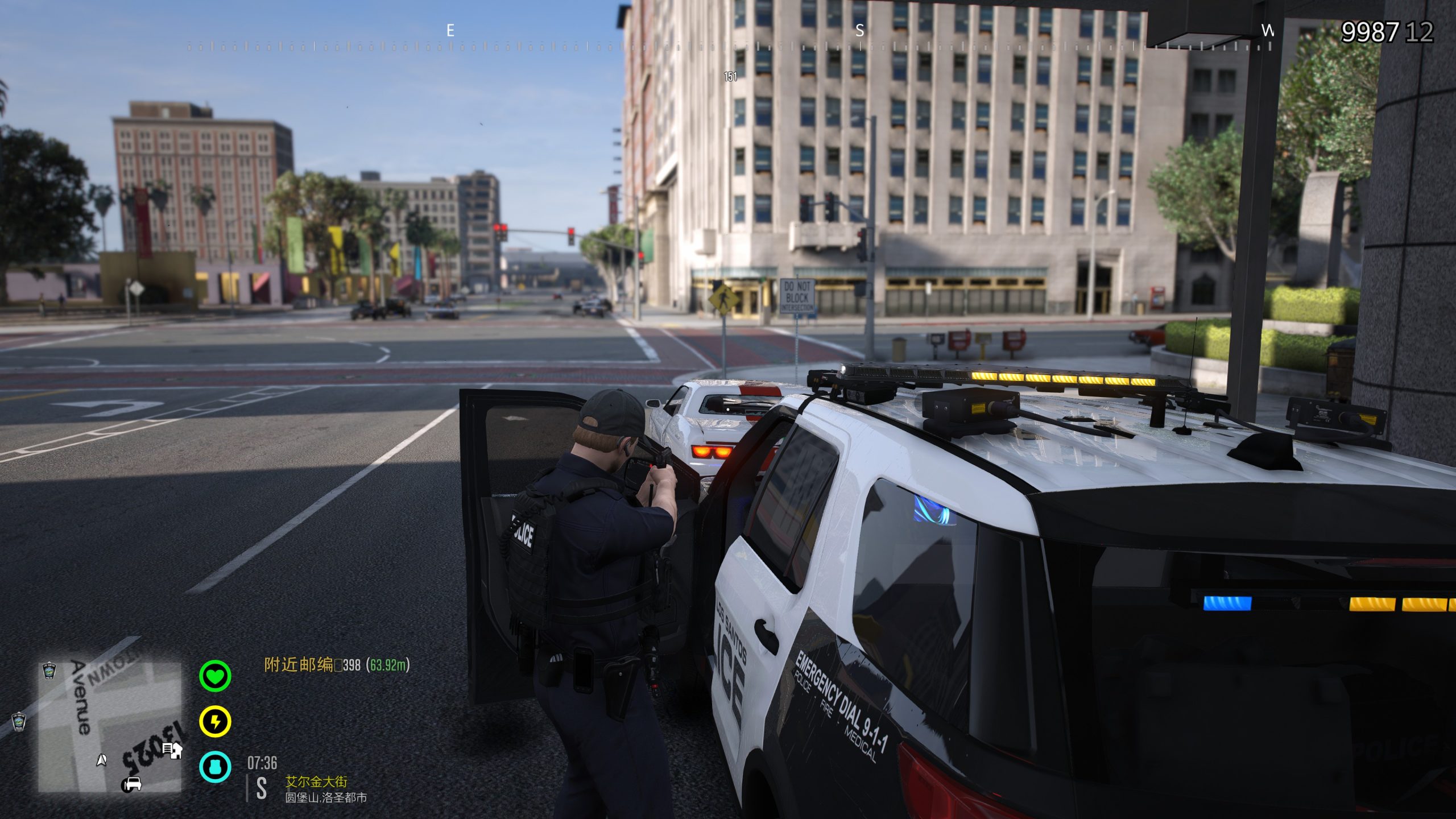Select the cyan body armor icon

click(x=215, y=766)
